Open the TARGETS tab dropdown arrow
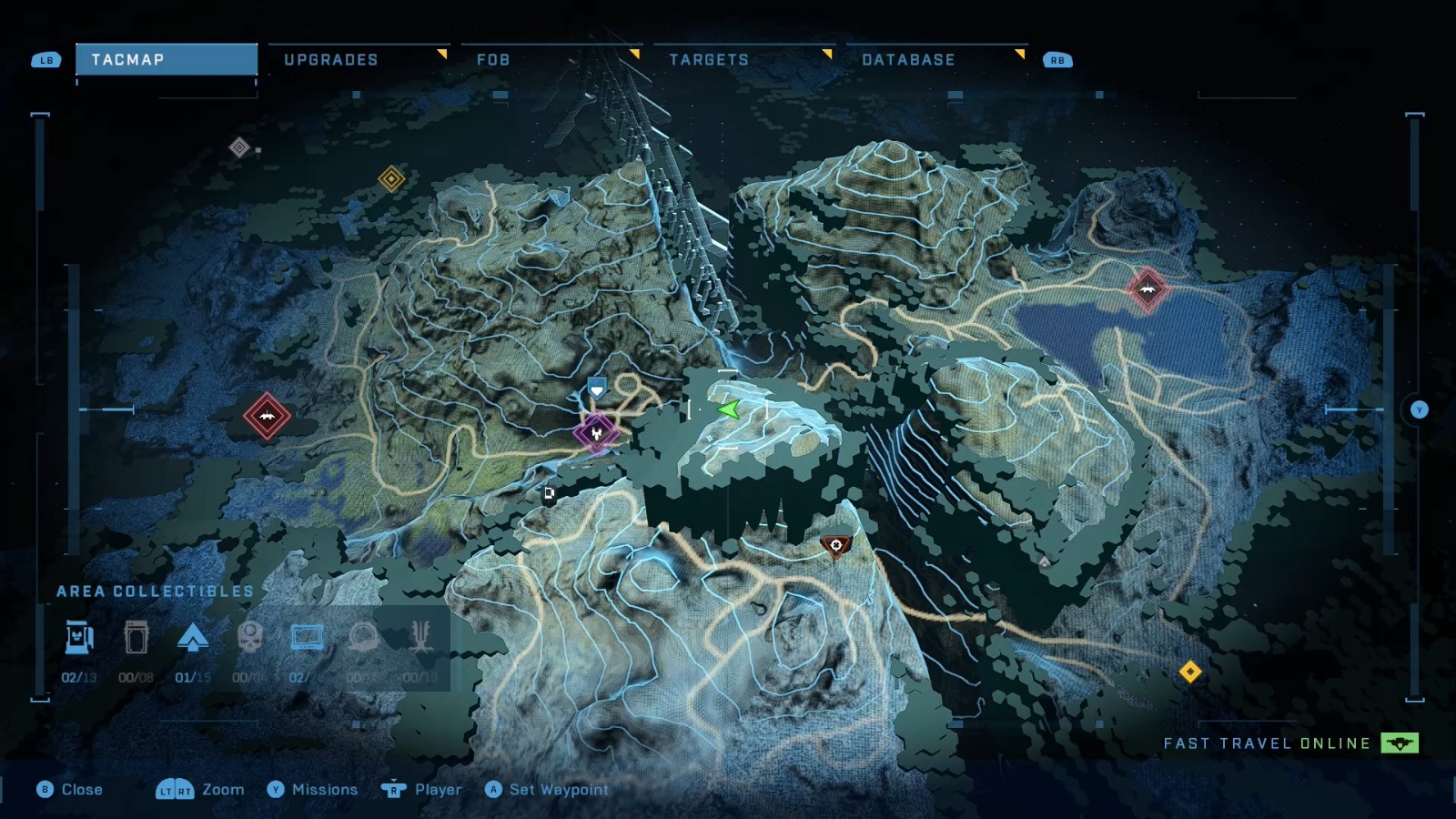 tap(826, 55)
